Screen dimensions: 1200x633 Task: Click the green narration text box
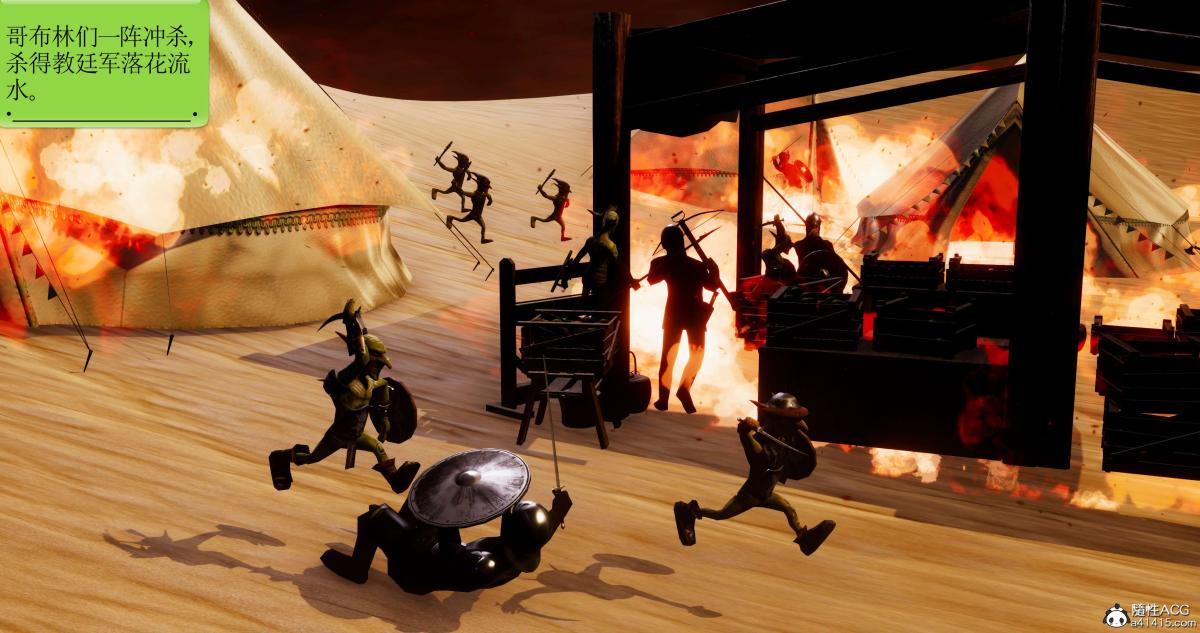coord(103,63)
